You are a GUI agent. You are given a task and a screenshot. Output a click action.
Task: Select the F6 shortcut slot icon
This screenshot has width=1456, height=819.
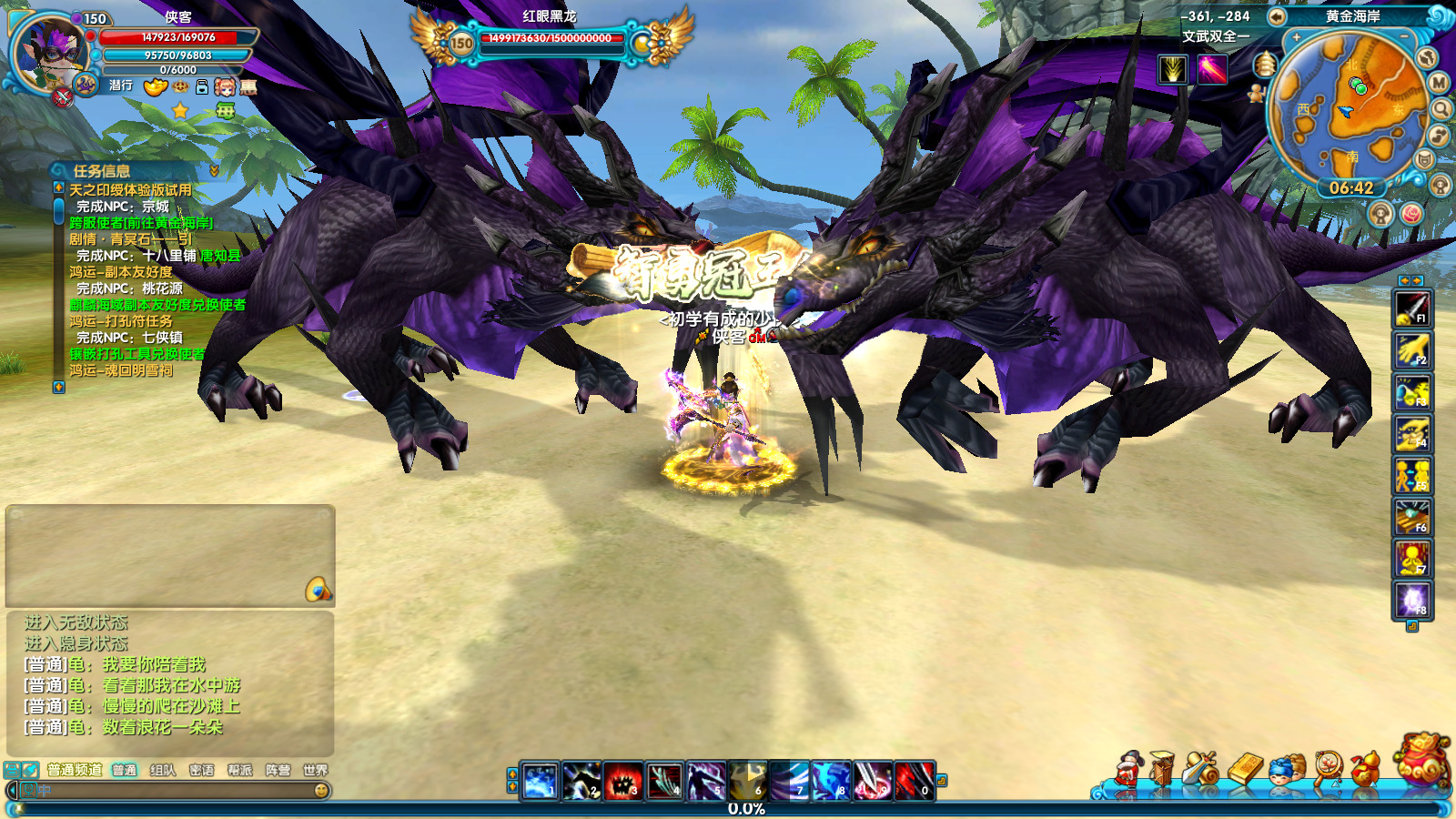[1412, 517]
